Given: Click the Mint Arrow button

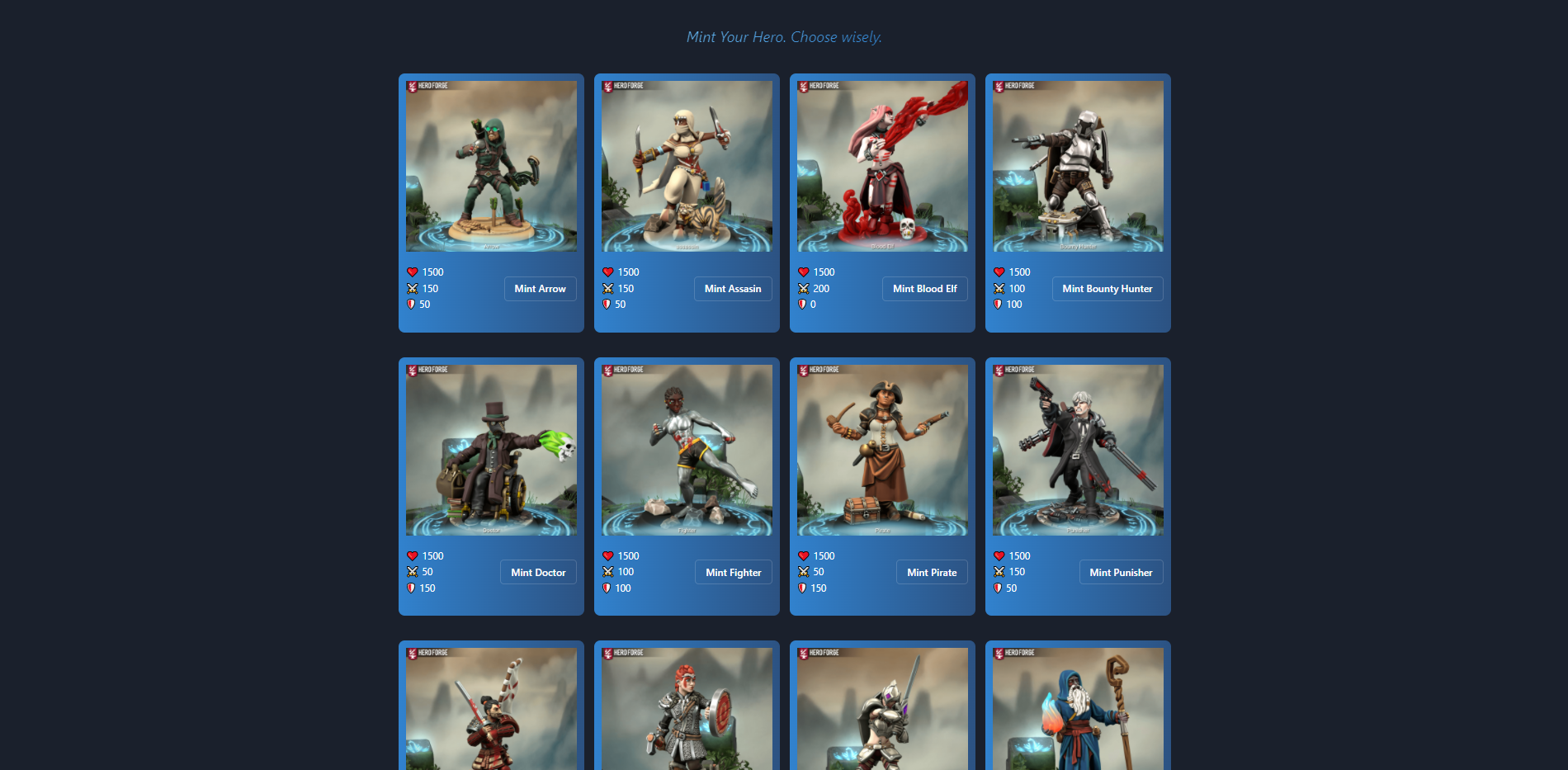Looking at the screenshot, I should (x=540, y=289).
